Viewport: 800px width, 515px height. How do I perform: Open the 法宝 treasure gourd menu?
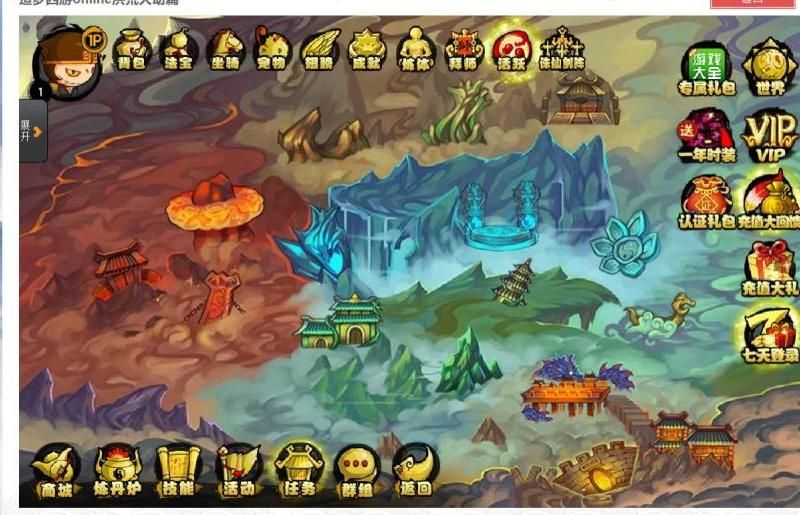pos(179,50)
